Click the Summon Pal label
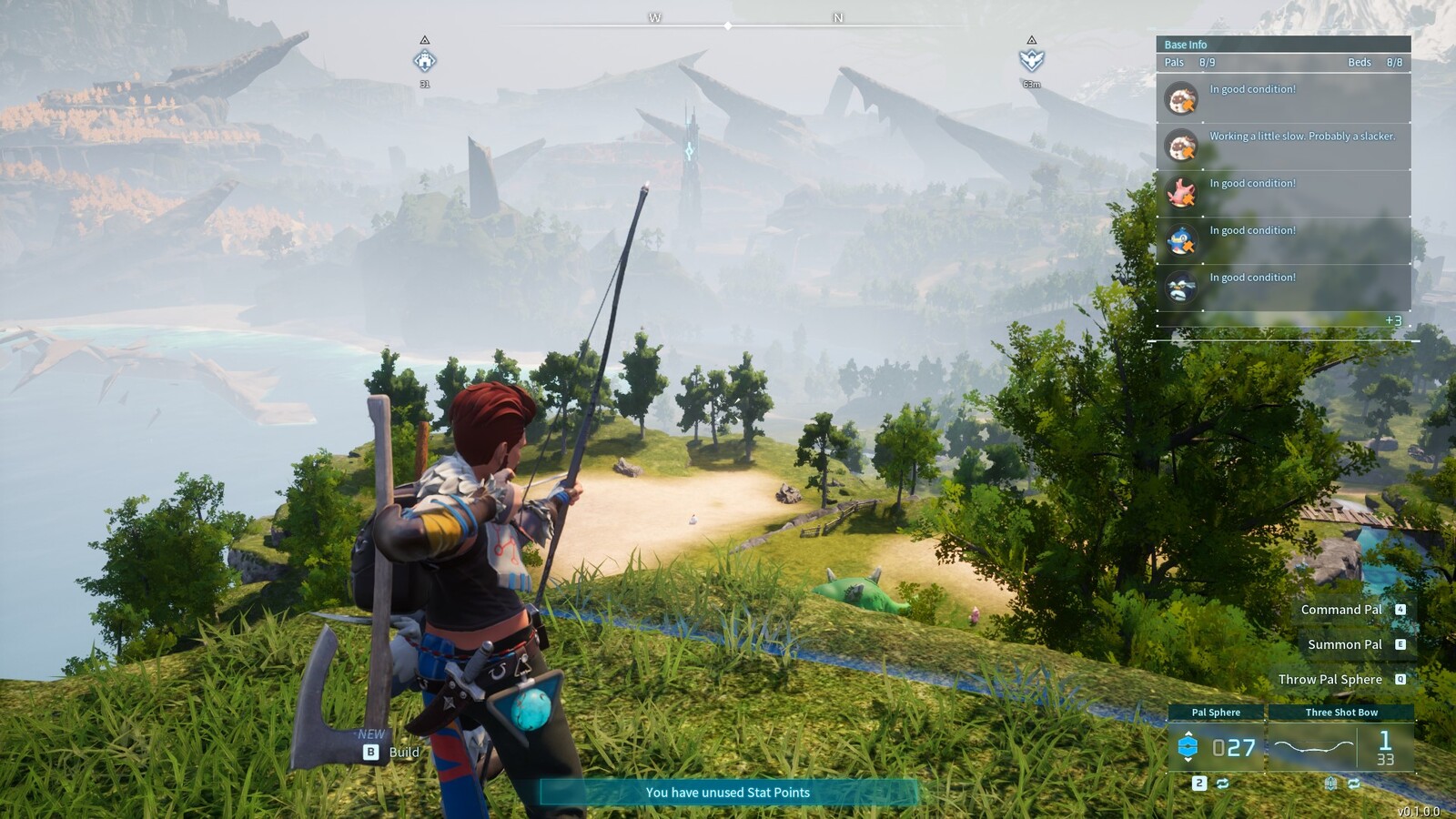Screen dimensions: 1456x819 pyautogui.click(x=1345, y=644)
